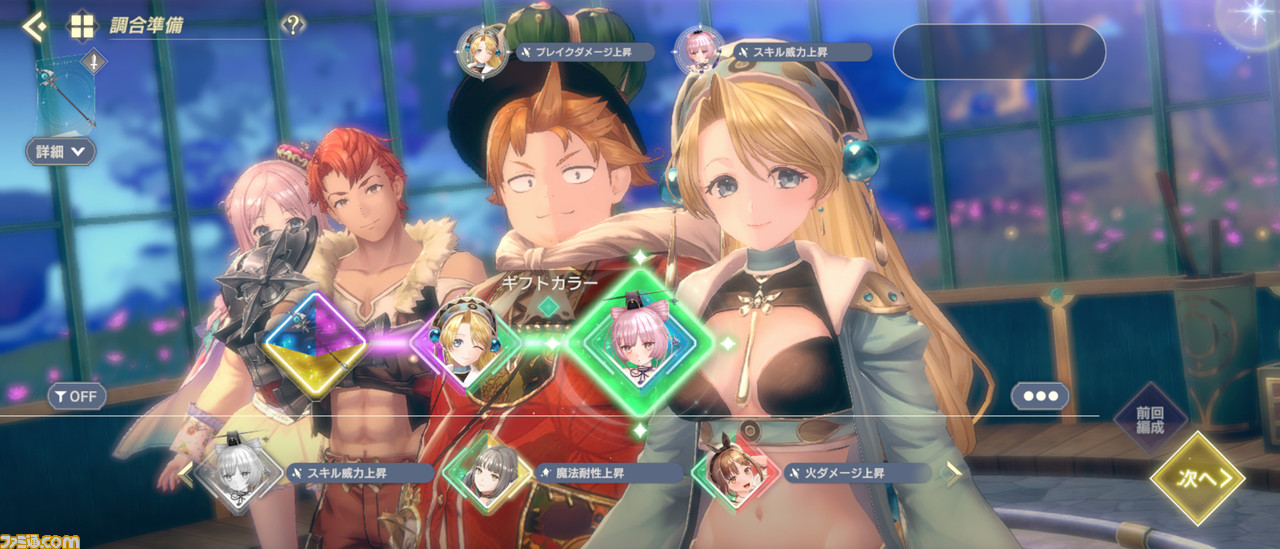Select the multicolor gift color diamond
The width and height of the screenshot is (1280, 549).
pyautogui.click(x=315, y=345)
